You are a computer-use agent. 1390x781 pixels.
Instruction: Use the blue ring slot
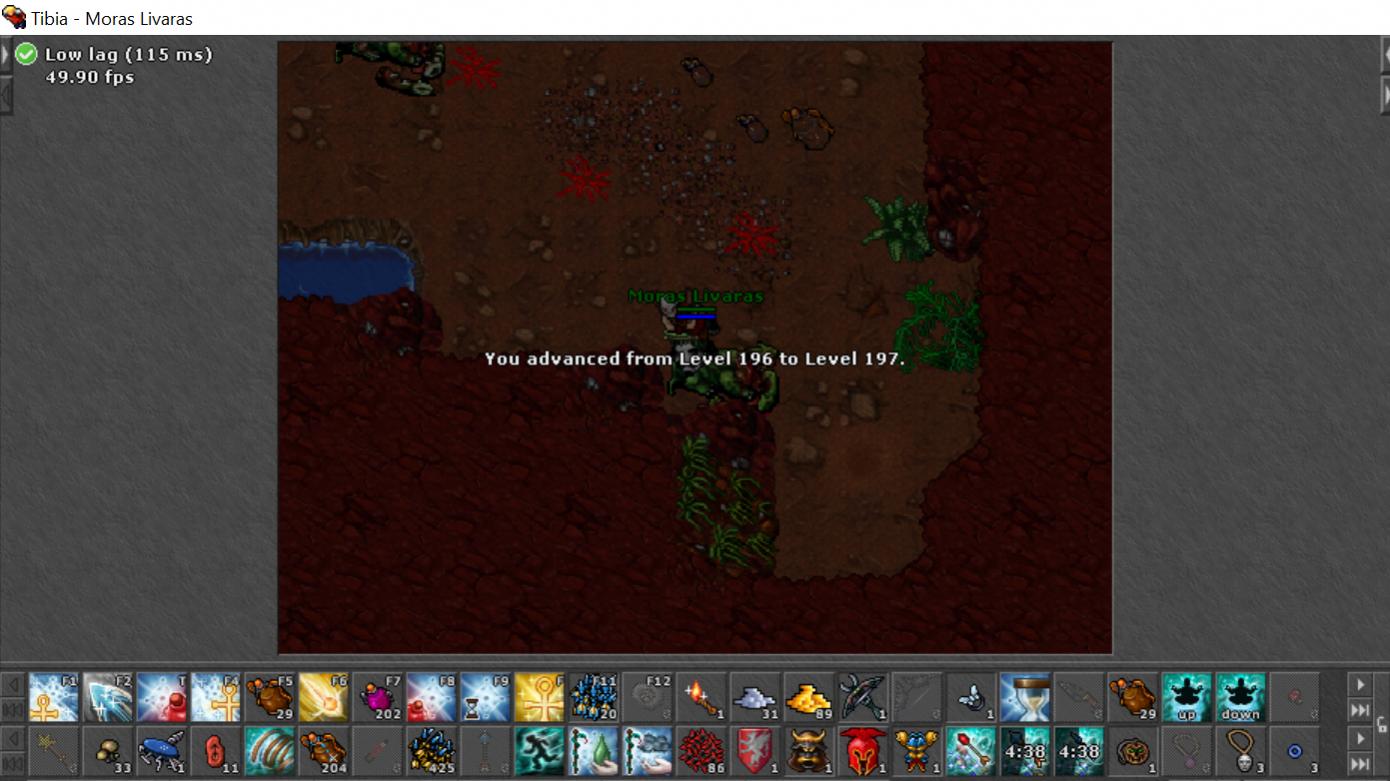[x=1295, y=751]
